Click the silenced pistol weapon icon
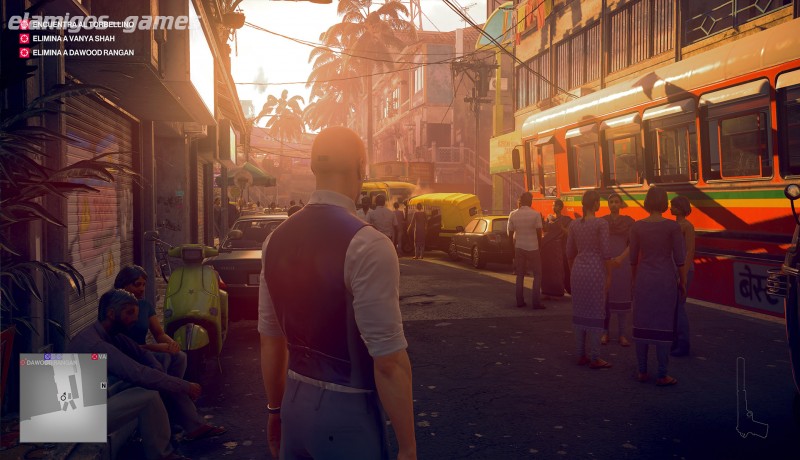The image size is (800, 460). (x=749, y=400)
